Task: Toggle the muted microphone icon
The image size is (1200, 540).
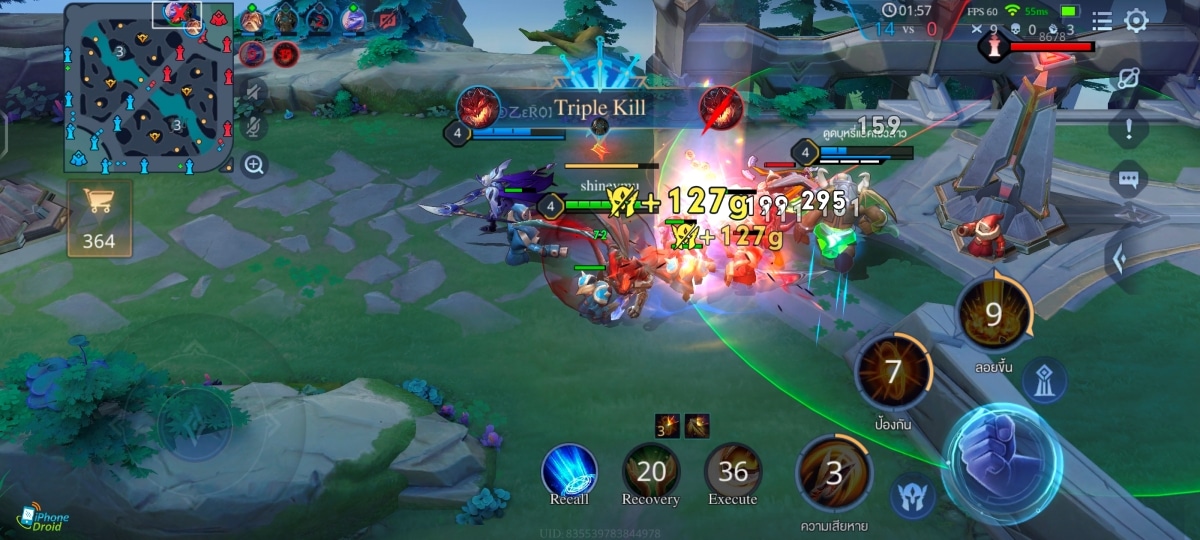Action: 255,128
